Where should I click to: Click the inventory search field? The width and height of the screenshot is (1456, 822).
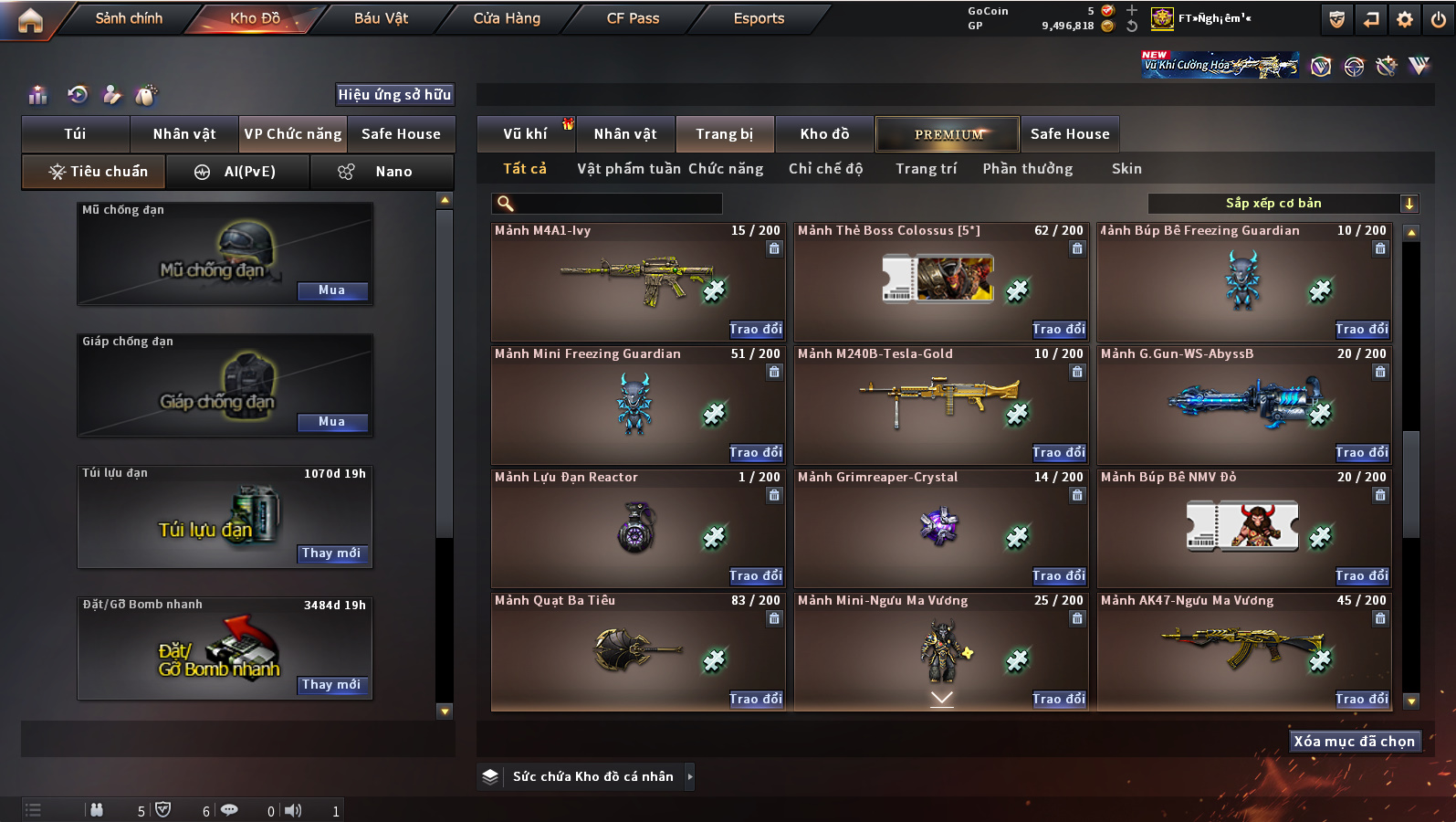pyautogui.click(x=608, y=204)
